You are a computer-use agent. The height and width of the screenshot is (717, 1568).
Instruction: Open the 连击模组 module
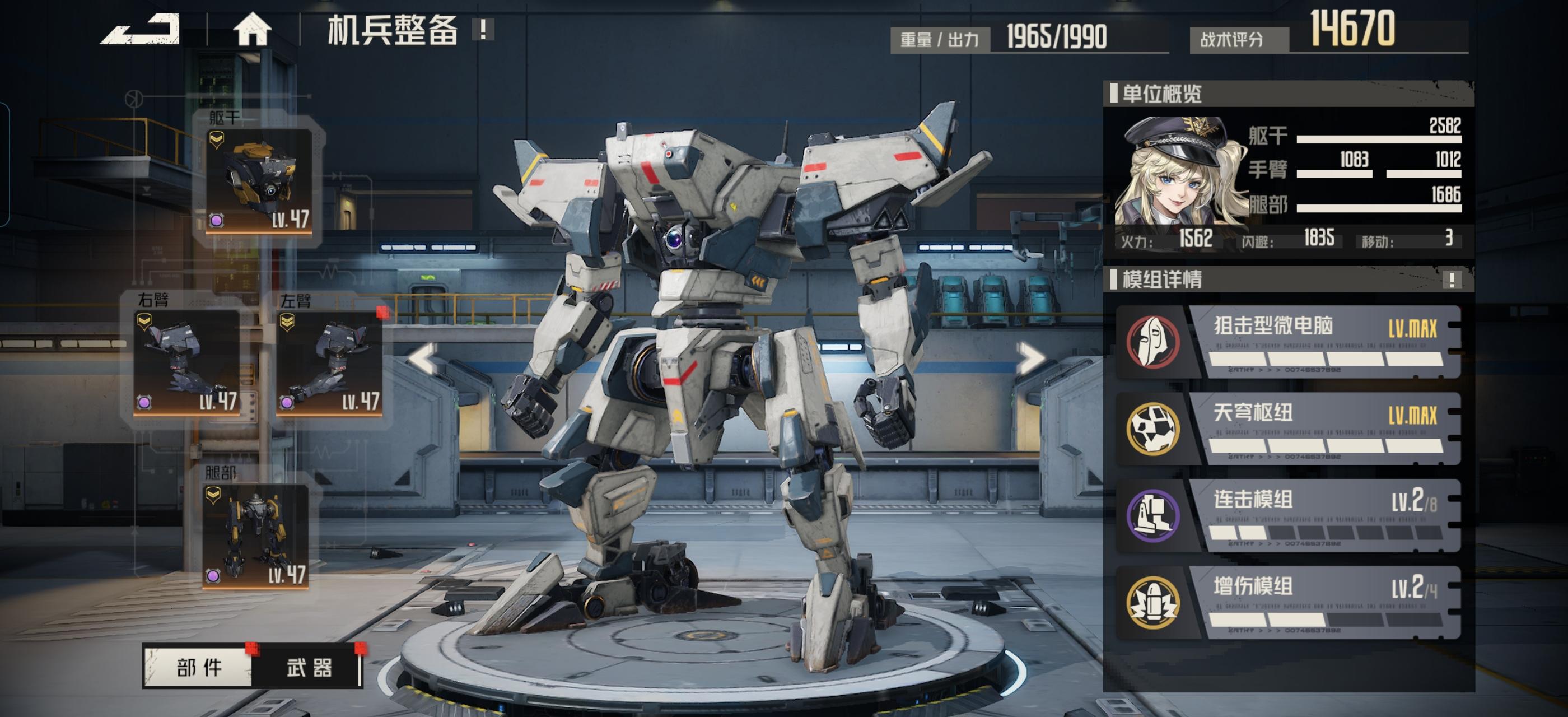tap(1287, 516)
